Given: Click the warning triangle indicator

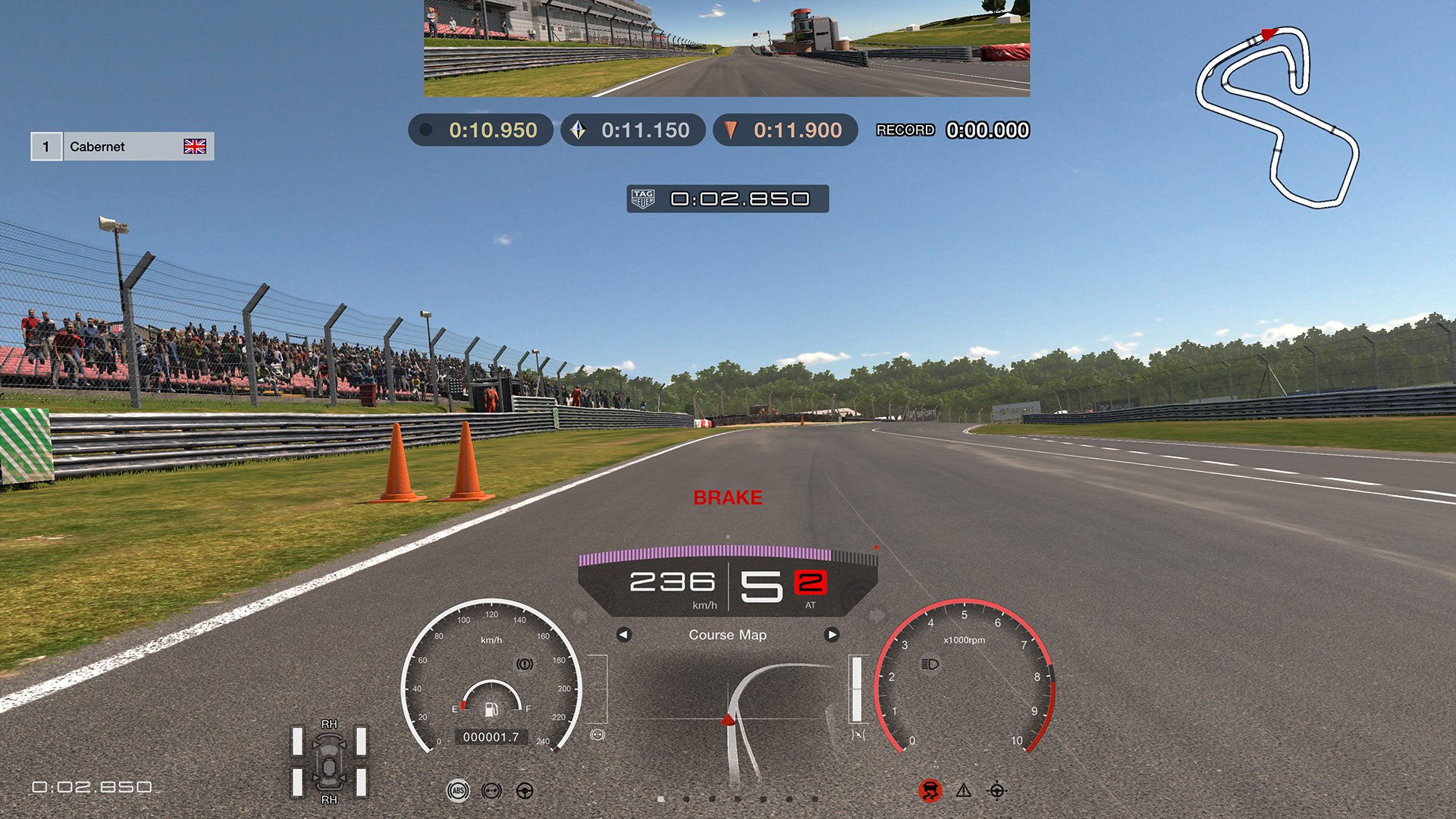Looking at the screenshot, I should click(962, 790).
